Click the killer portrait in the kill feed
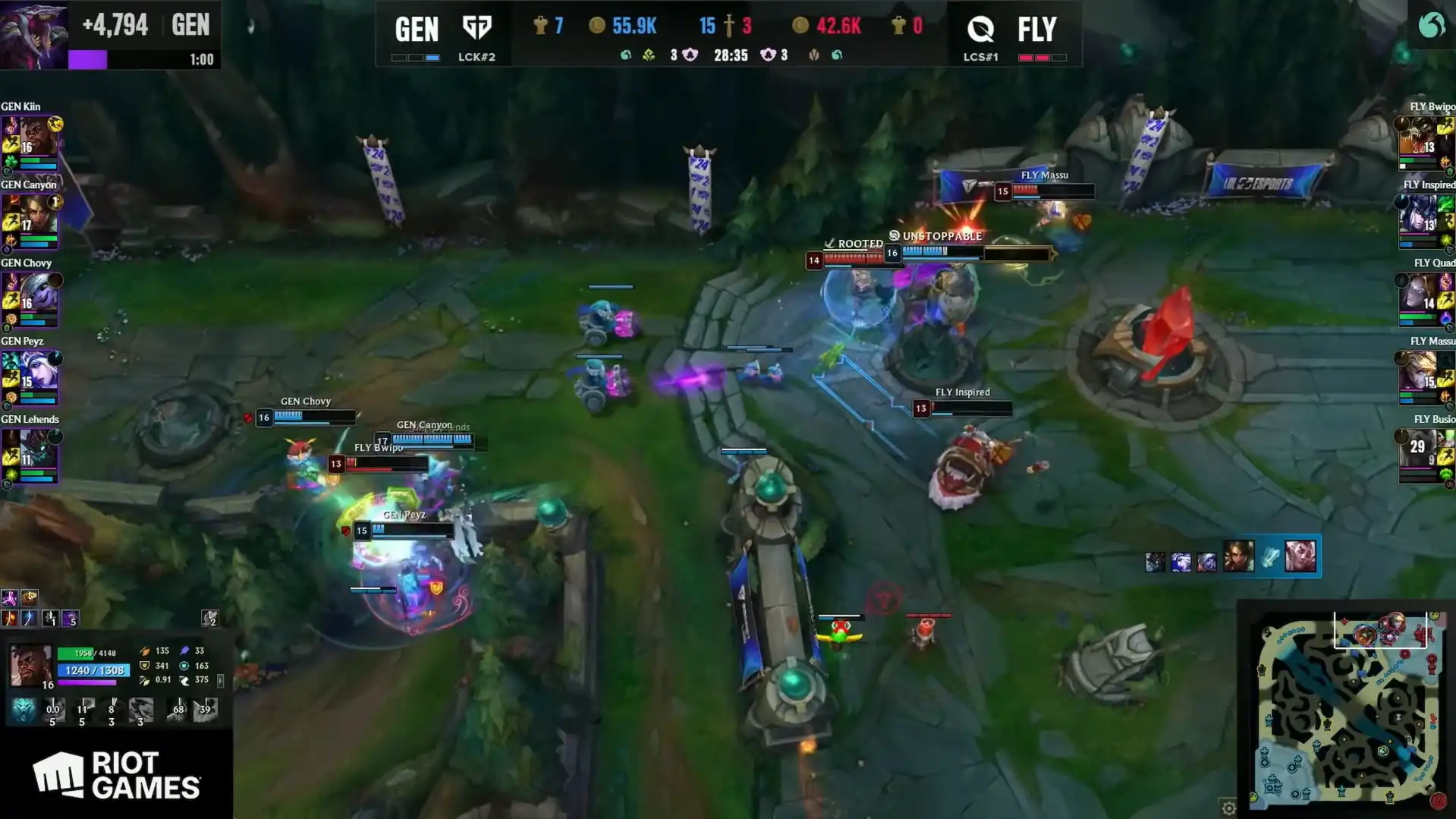The height and width of the screenshot is (819, 1456). tap(1238, 558)
